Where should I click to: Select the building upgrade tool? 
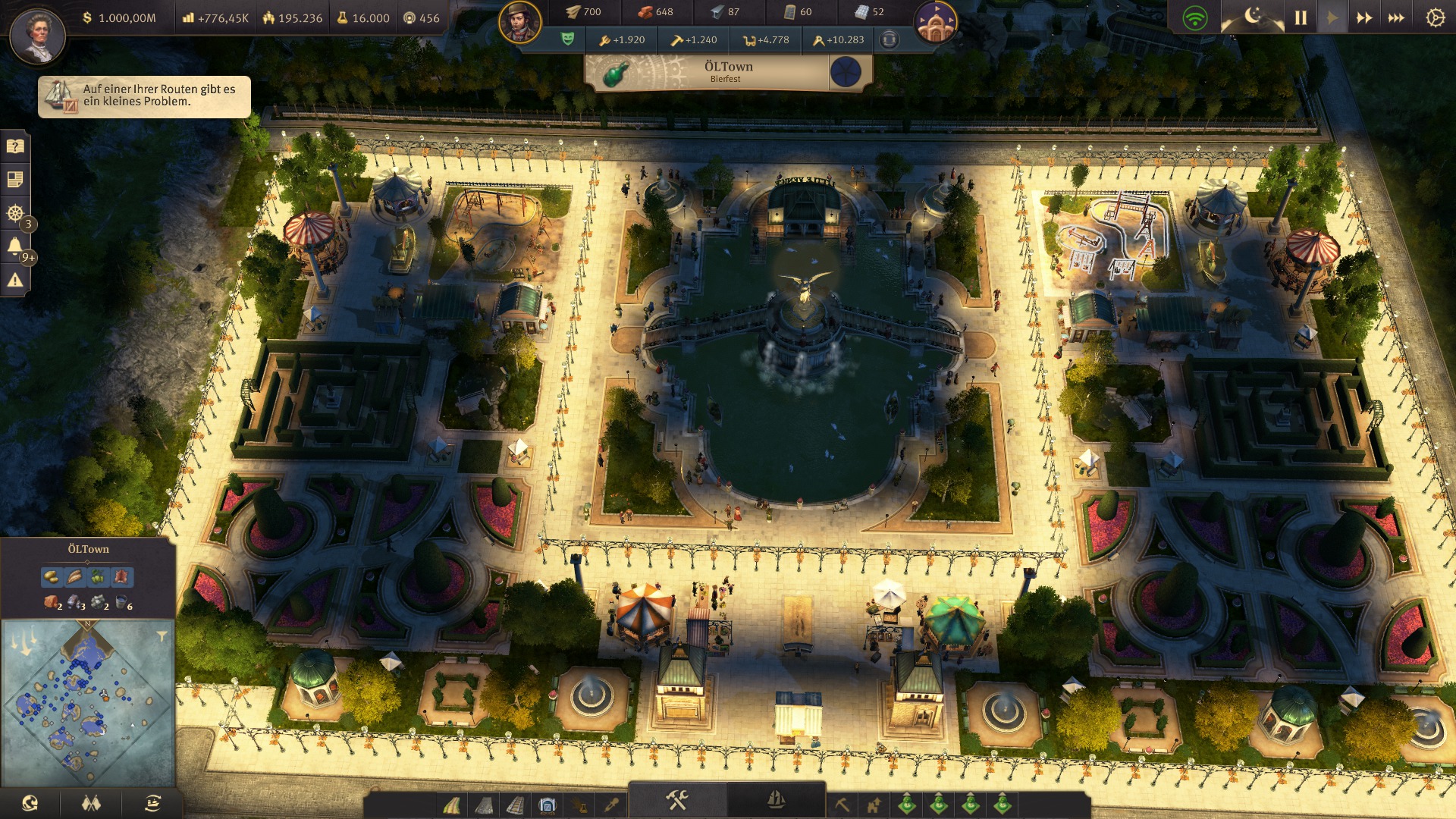point(874,804)
